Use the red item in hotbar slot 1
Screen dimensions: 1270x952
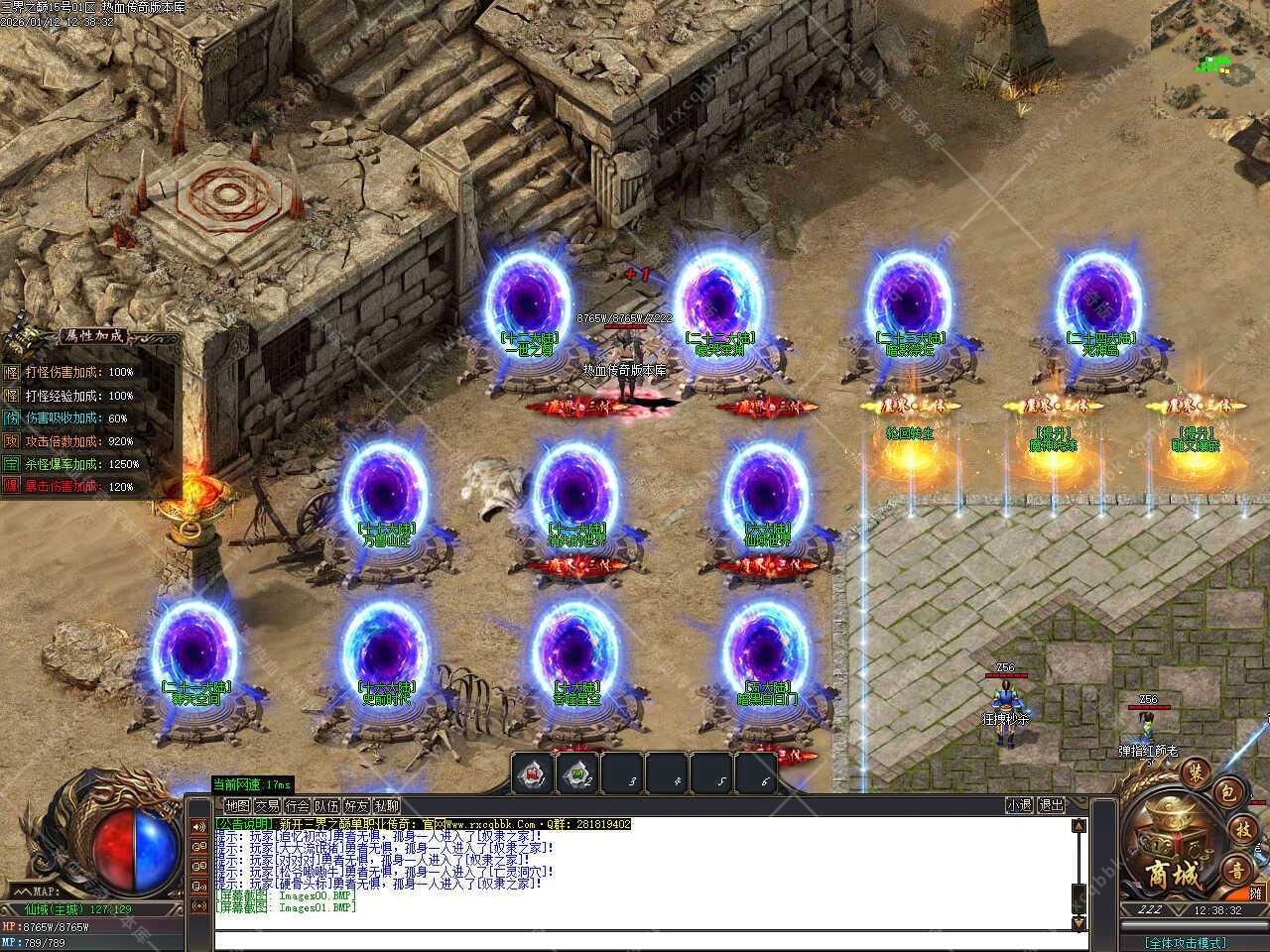(x=534, y=773)
